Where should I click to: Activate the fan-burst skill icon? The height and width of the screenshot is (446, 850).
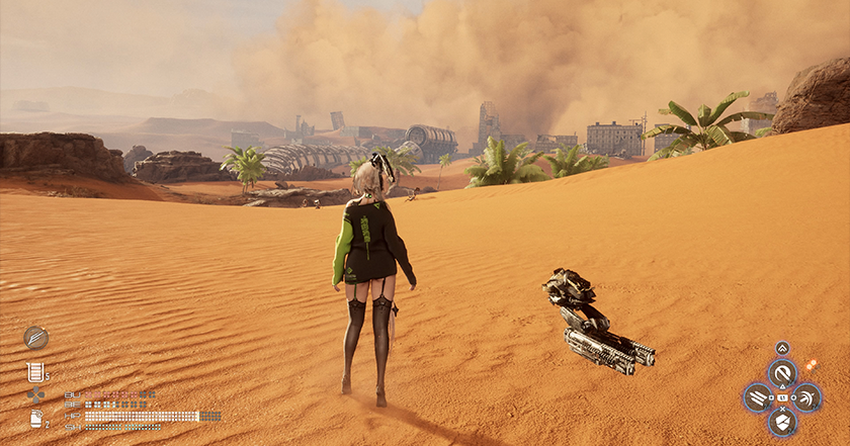[806, 398]
